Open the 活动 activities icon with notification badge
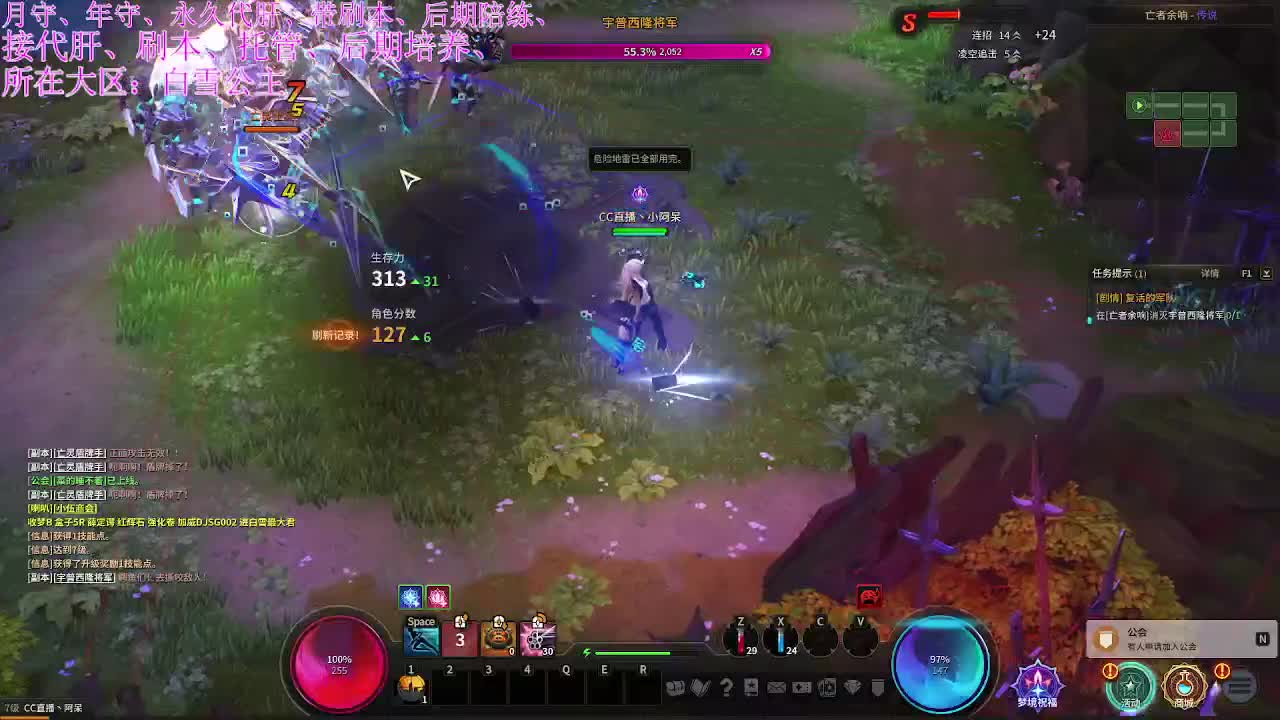Screen dimensions: 1280x720 [1132, 688]
